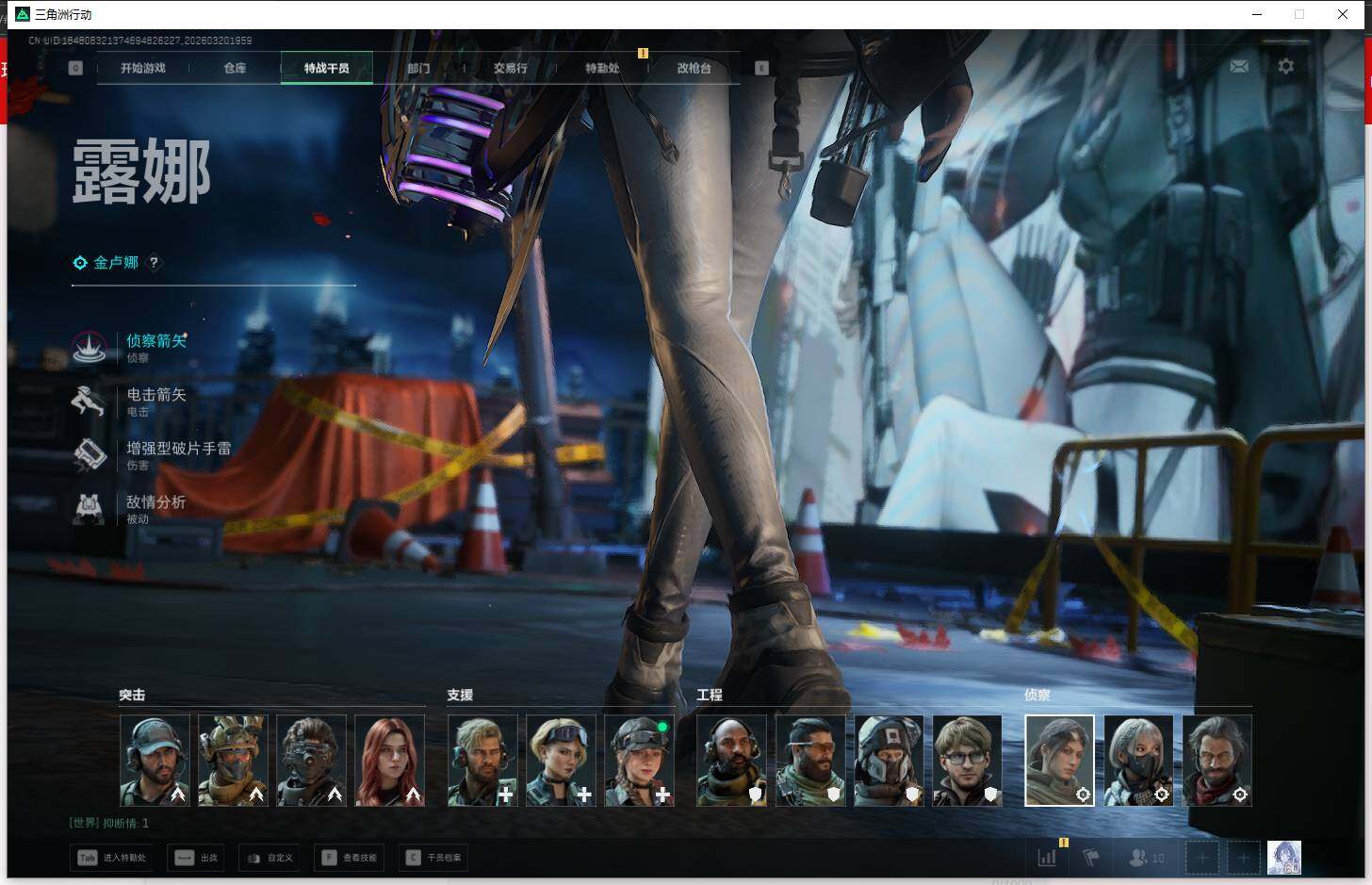Select the 侦察箭矢 skill entry
This screenshot has height=885, width=1372.
pos(155,341)
